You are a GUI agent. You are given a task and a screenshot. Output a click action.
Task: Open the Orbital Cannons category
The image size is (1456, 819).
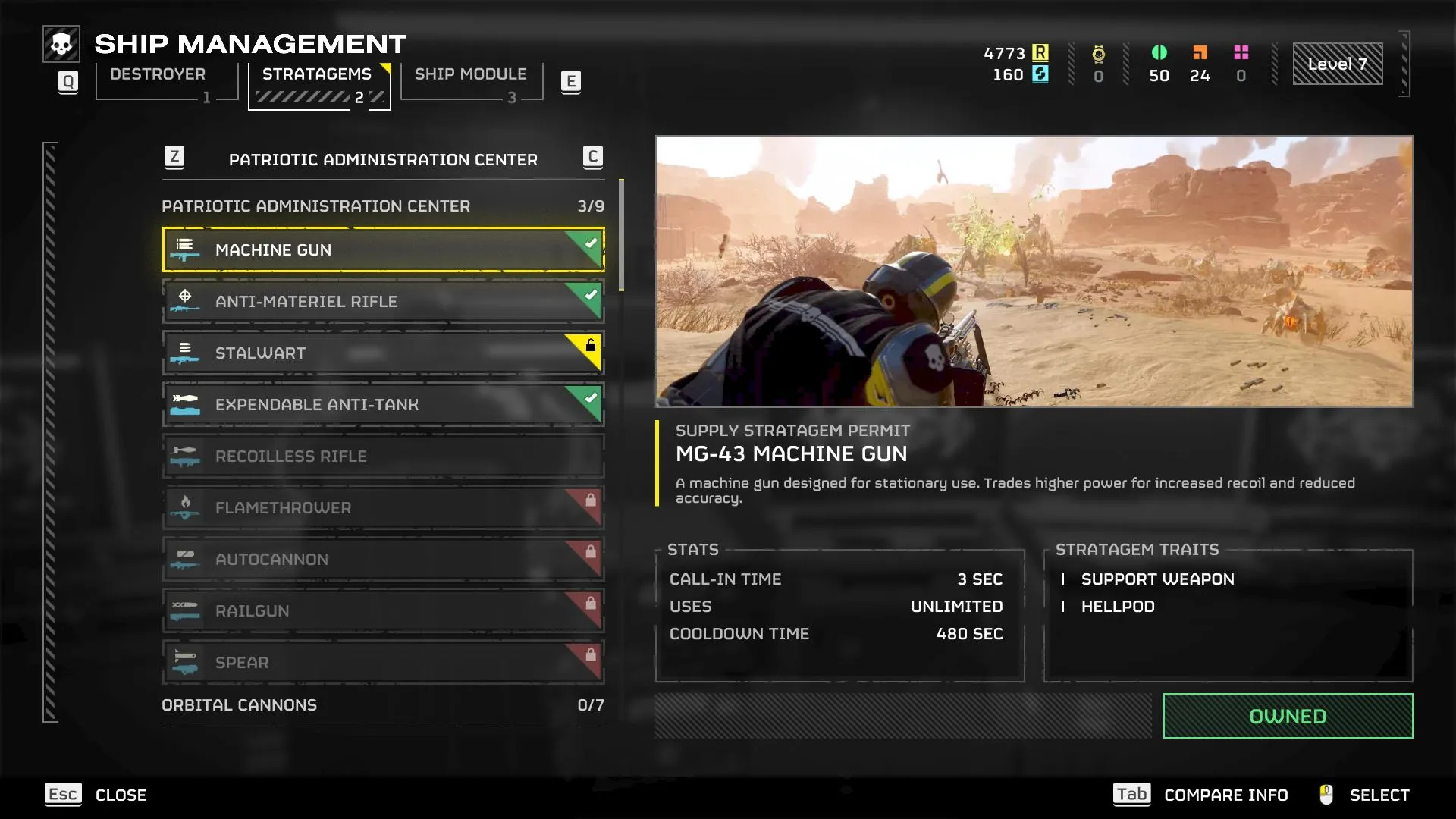click(x=383, y=705)
